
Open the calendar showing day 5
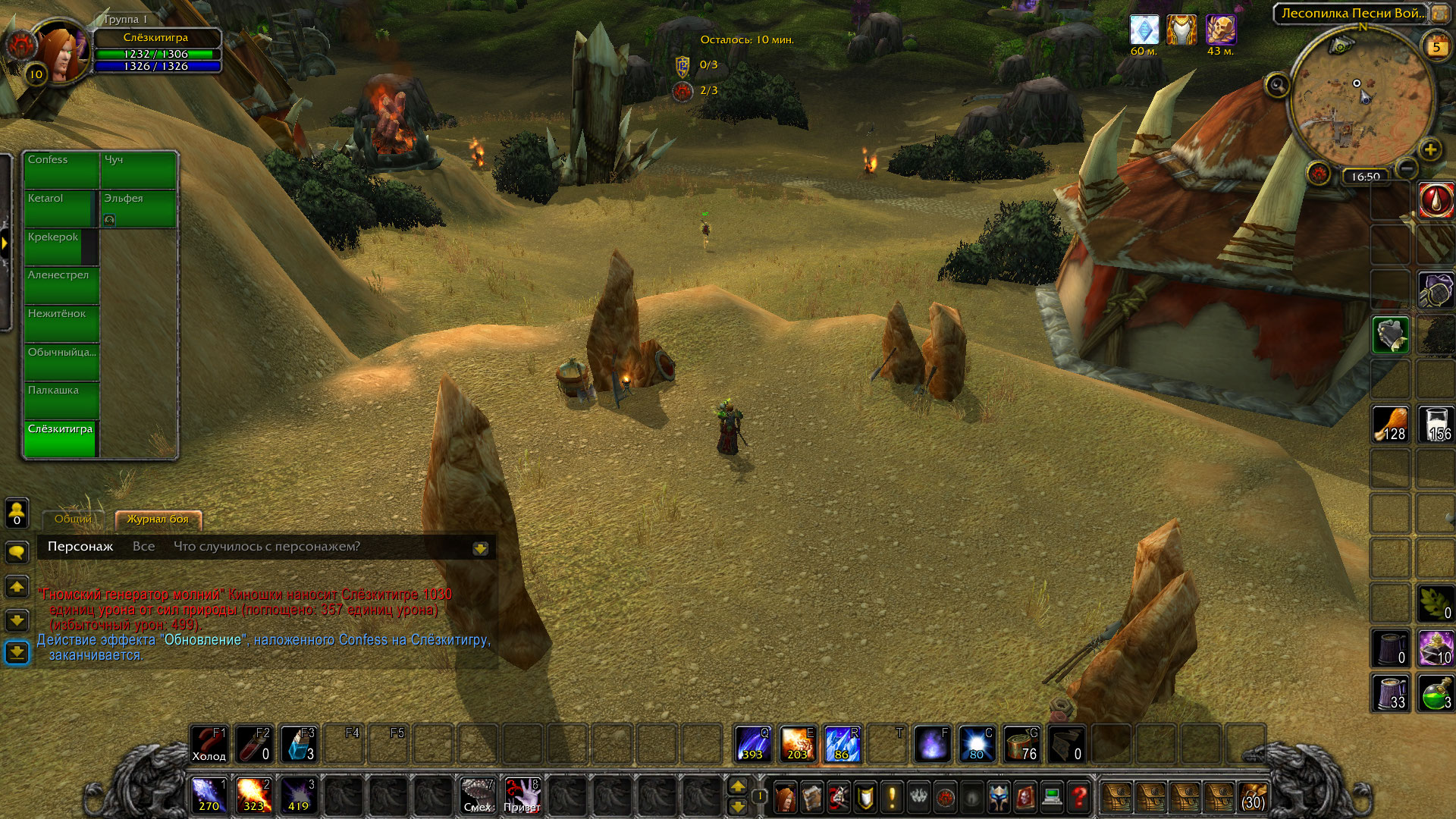[x=1436, y=47]
